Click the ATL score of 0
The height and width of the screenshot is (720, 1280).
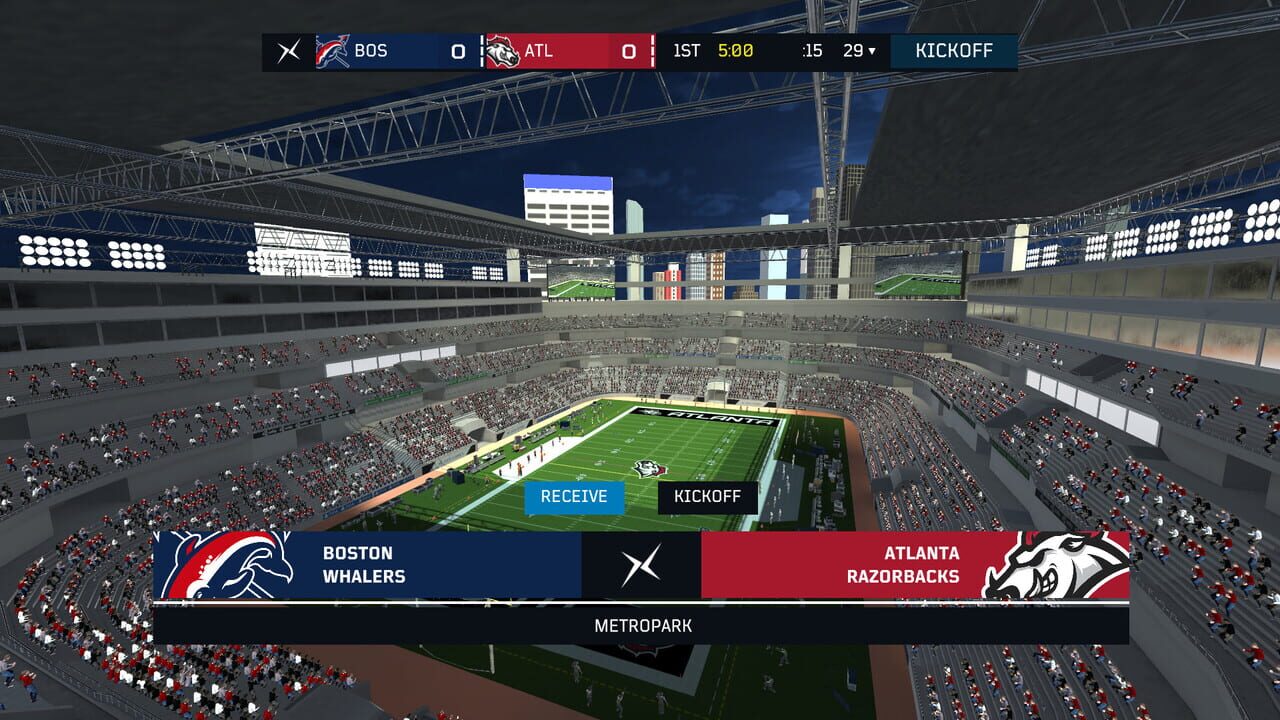(x=630, y=51)
